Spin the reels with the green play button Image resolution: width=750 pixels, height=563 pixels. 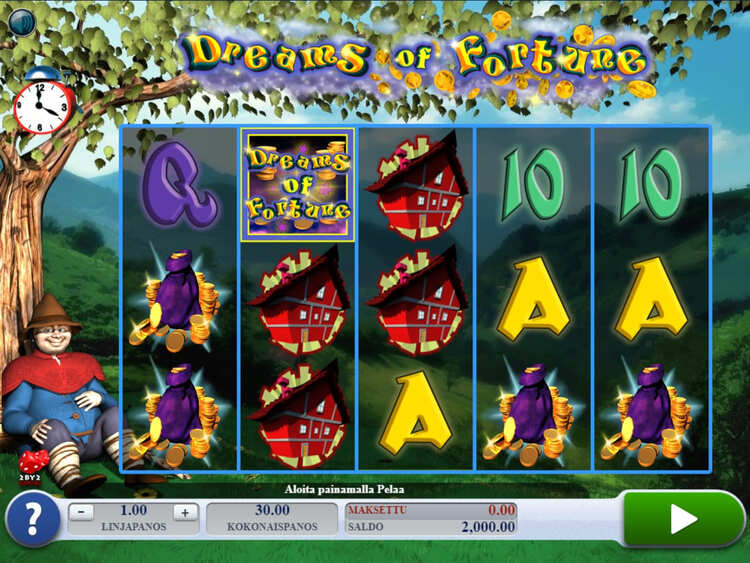pyautogui.click(x=683, y=518)
